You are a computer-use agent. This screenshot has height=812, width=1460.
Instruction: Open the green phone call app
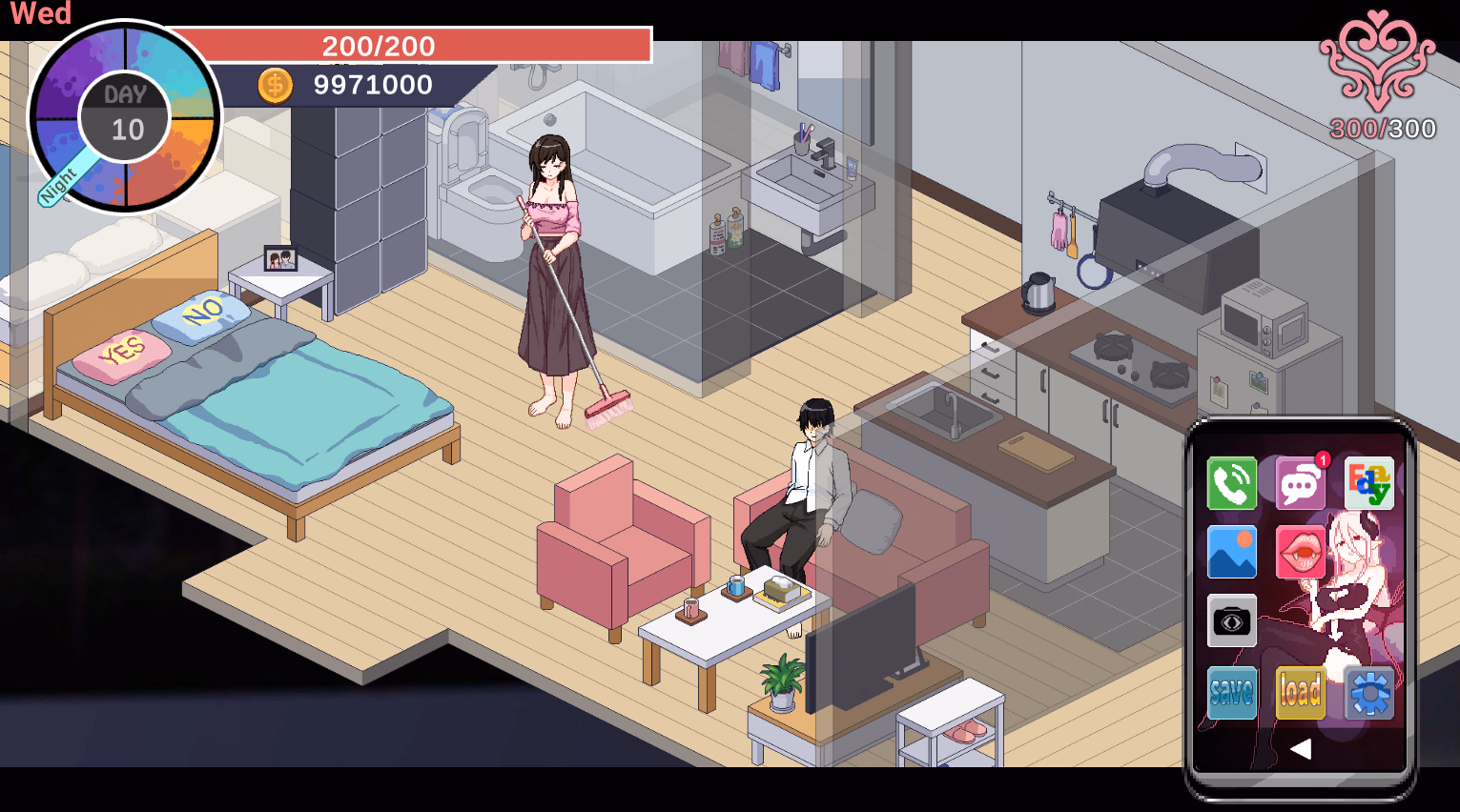[1231, 483]
